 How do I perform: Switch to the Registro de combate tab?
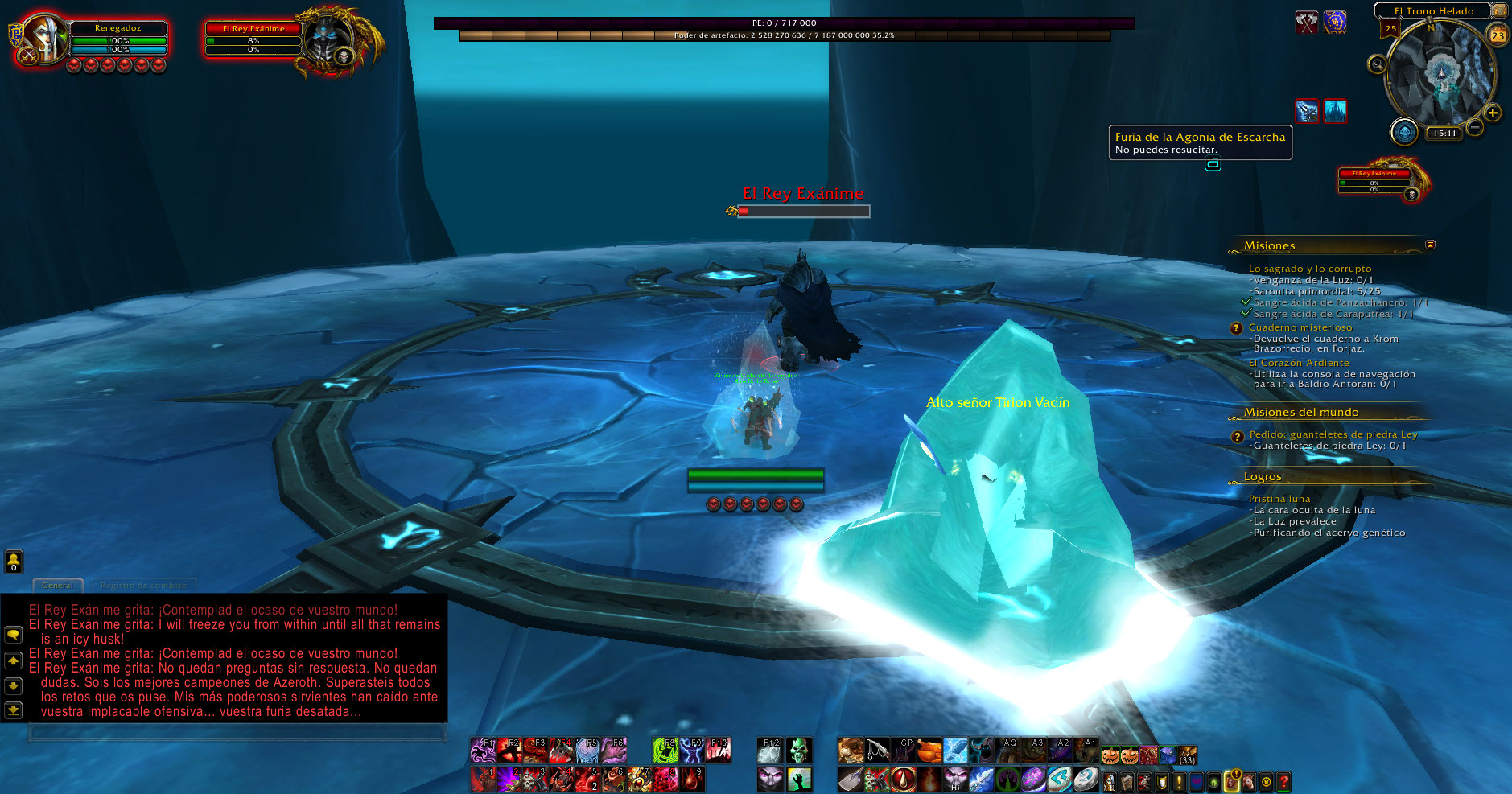click(x=143, y=585)
